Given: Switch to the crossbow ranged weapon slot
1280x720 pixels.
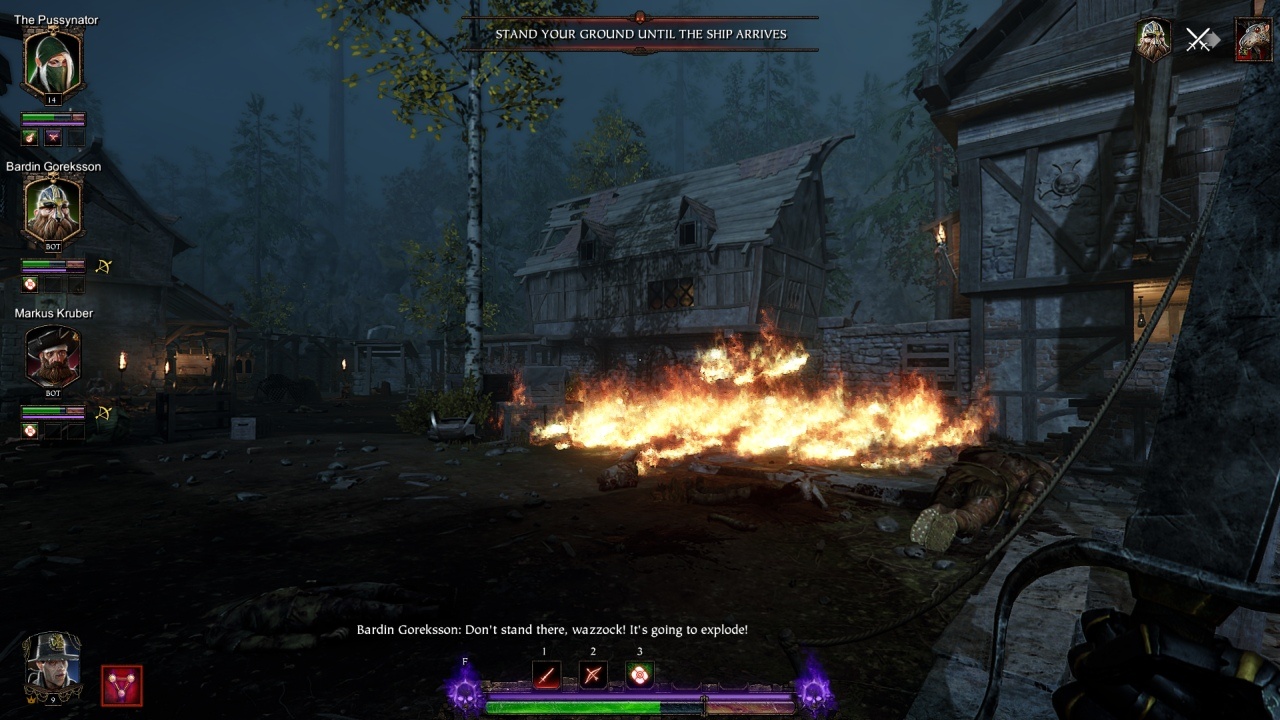Looking at the screenshot, I should (x=593, y=676).
